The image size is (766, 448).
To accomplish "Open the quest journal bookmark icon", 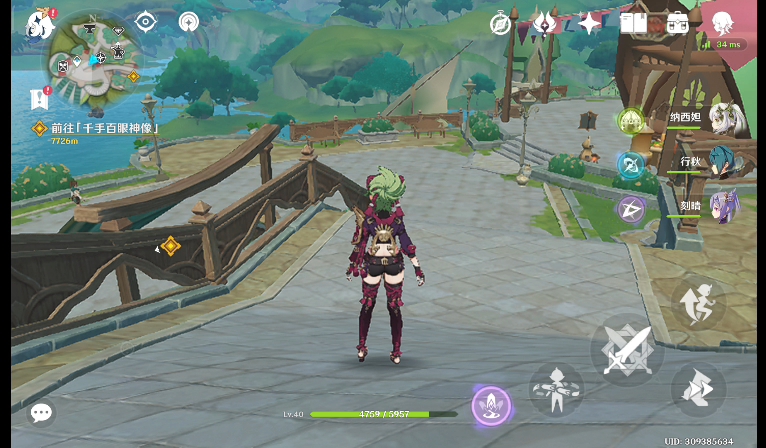I will point(40,98).
